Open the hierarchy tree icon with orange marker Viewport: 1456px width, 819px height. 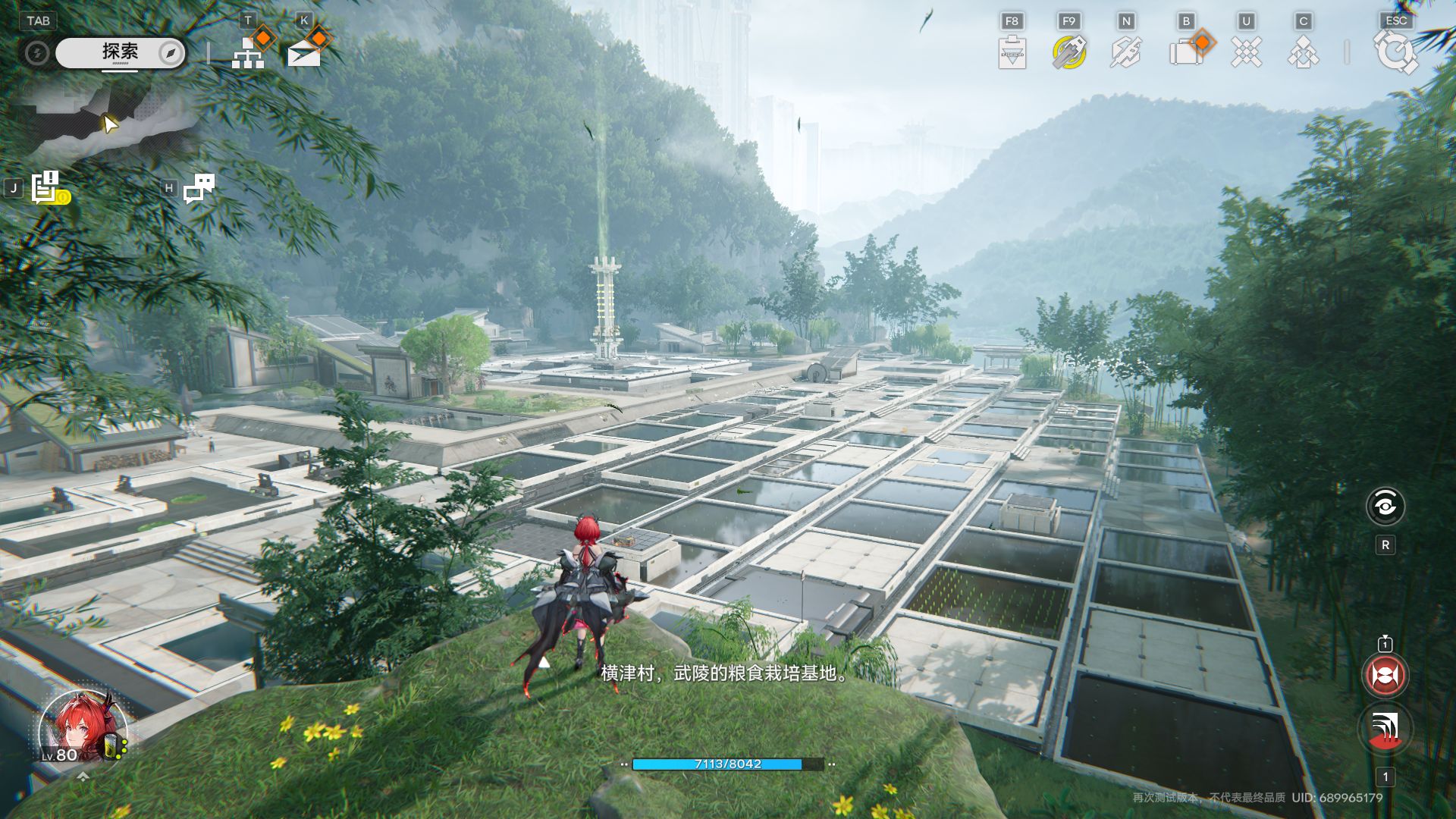tap(248, 52)
